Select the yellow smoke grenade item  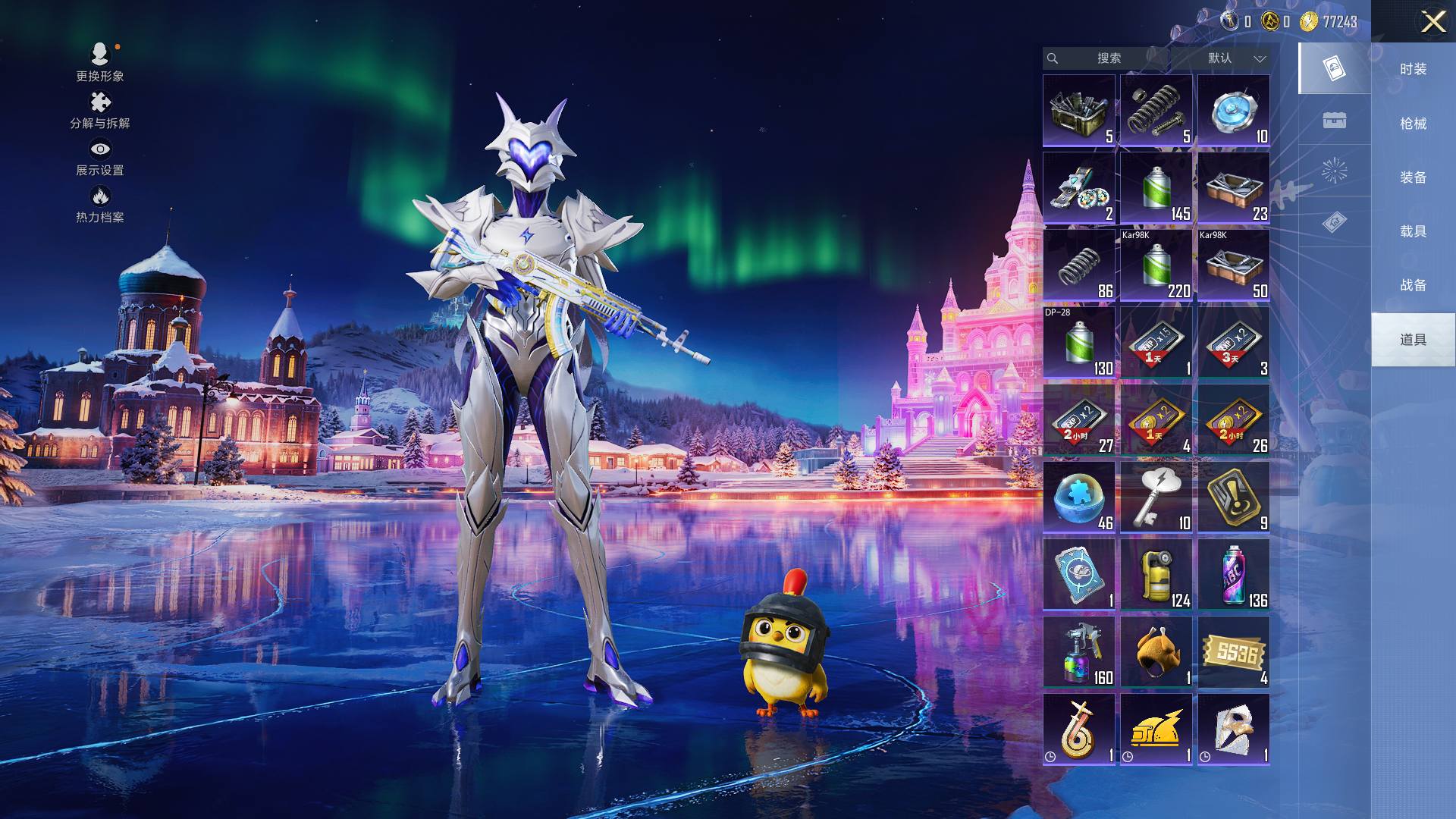pos(1156,575)
